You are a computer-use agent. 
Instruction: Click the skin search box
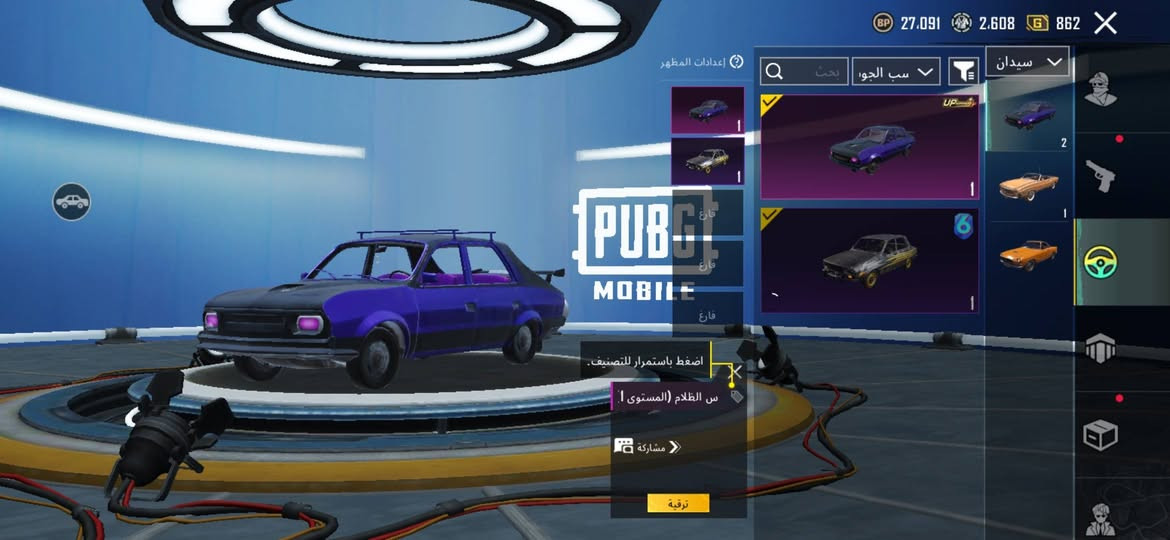(804, 71)
